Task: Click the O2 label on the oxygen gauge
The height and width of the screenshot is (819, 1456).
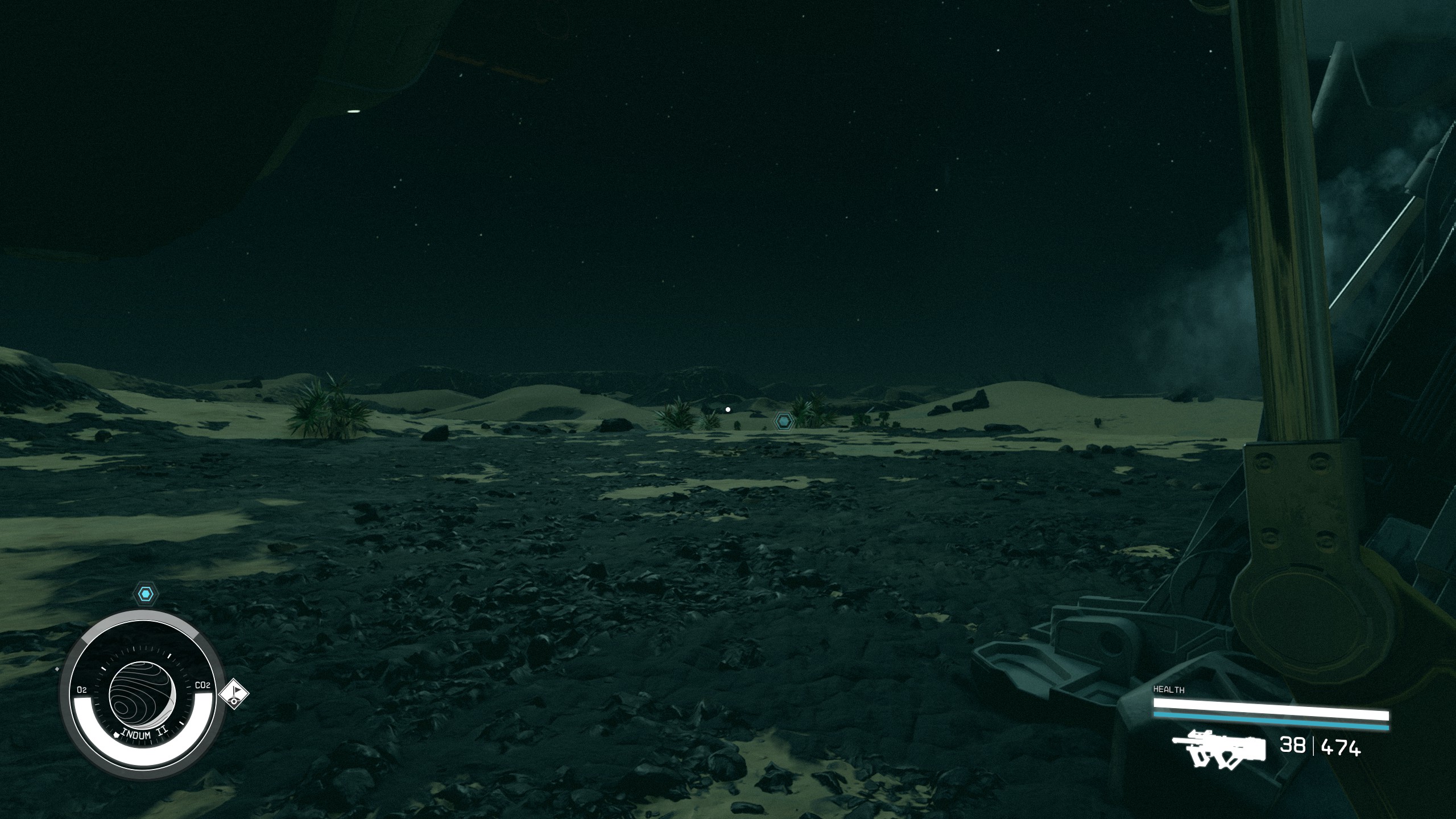Action: 82,690
